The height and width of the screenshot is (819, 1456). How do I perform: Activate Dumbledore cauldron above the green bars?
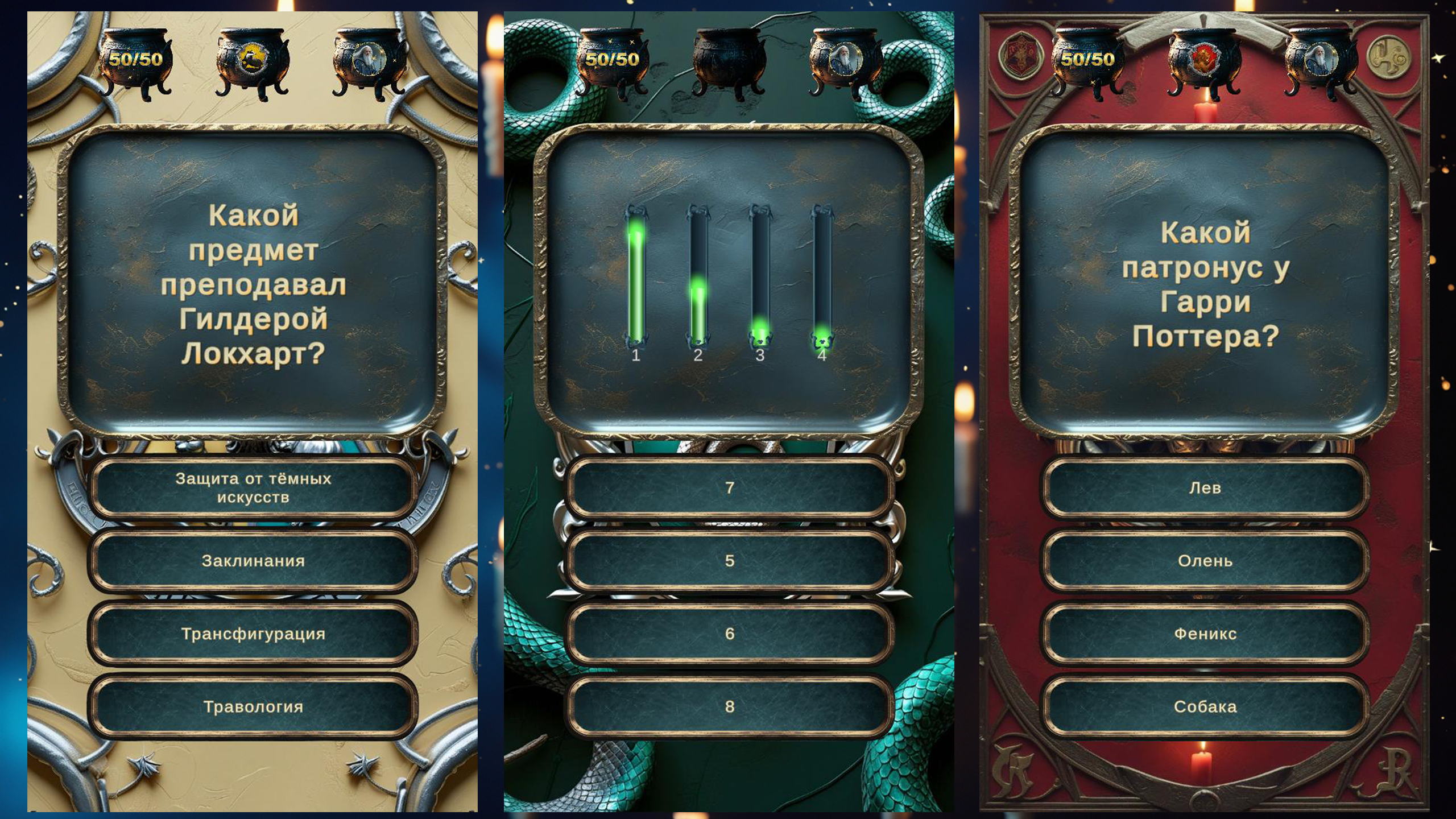[845, 61]
